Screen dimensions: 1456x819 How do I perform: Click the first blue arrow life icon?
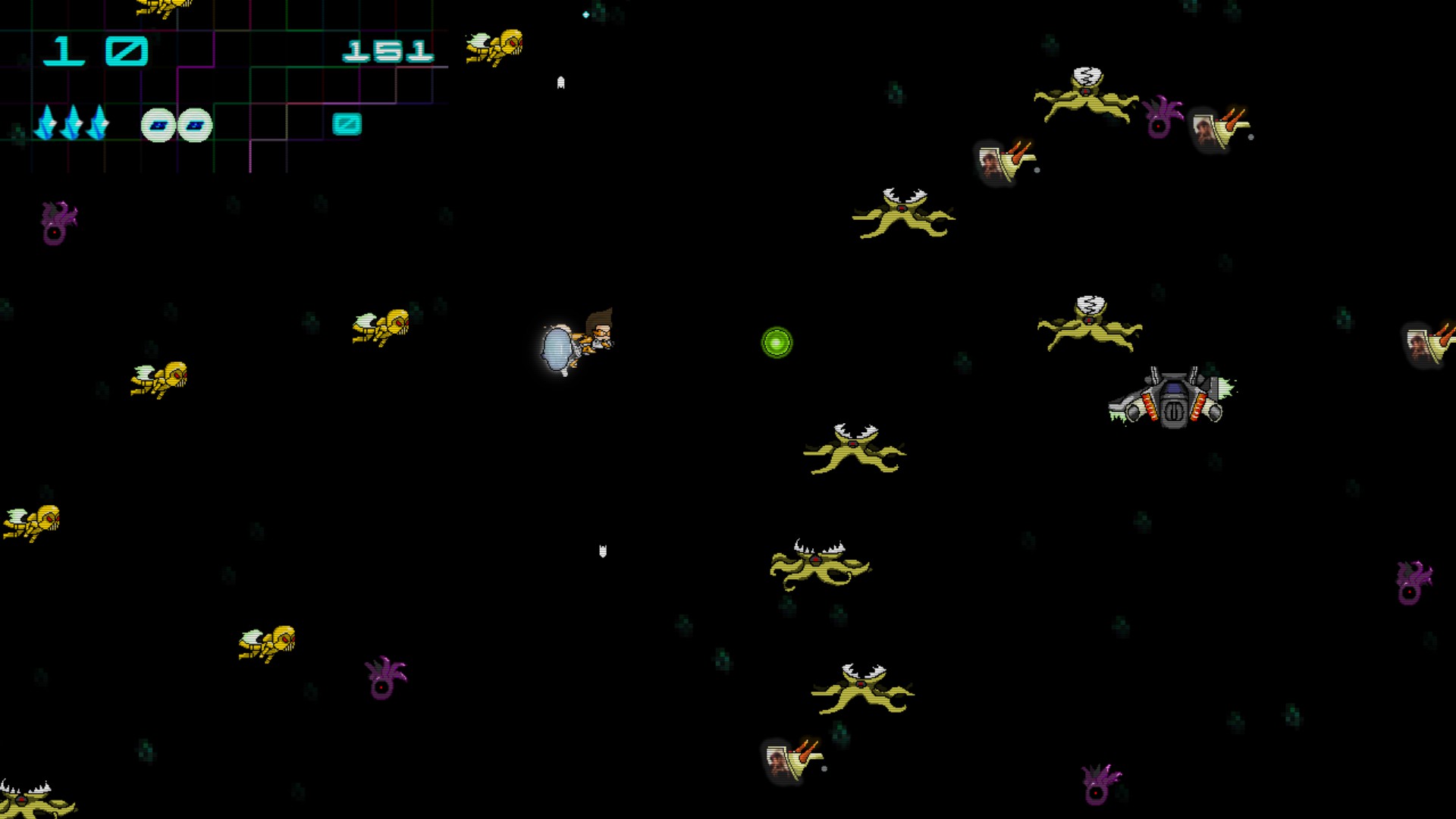coord(47,121)
